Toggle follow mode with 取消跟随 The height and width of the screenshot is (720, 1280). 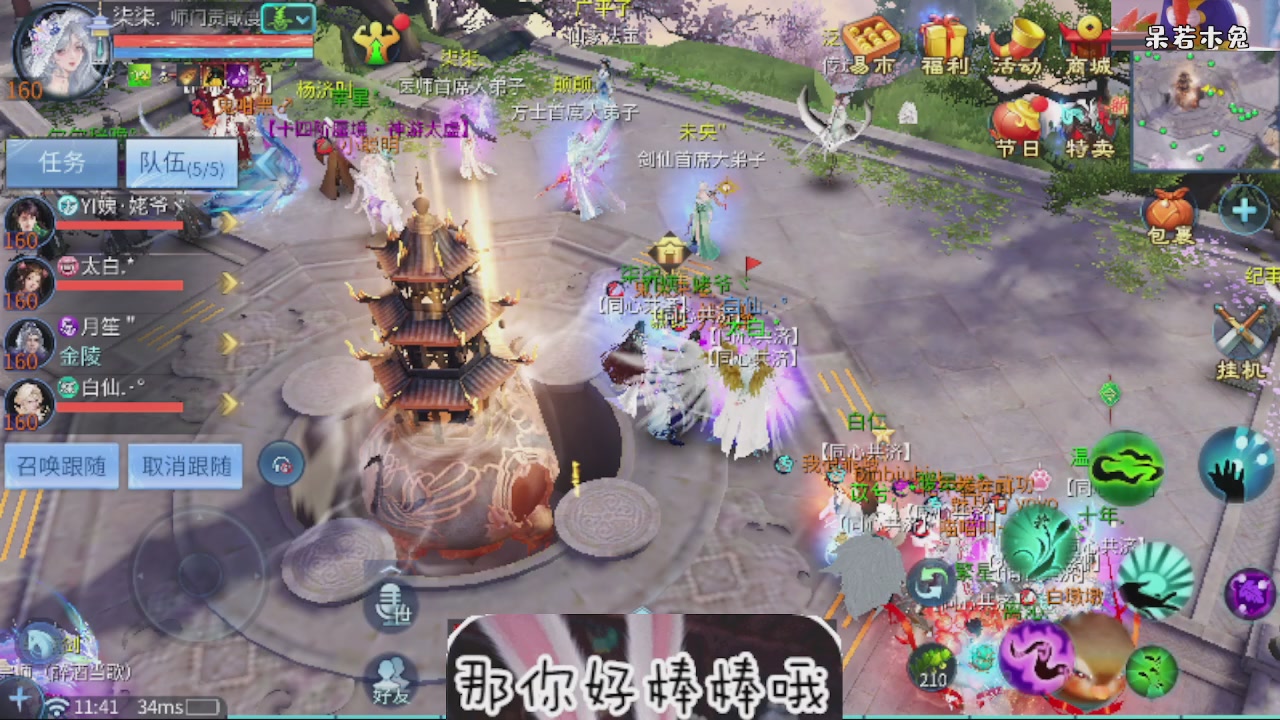[x=184, y=466]
